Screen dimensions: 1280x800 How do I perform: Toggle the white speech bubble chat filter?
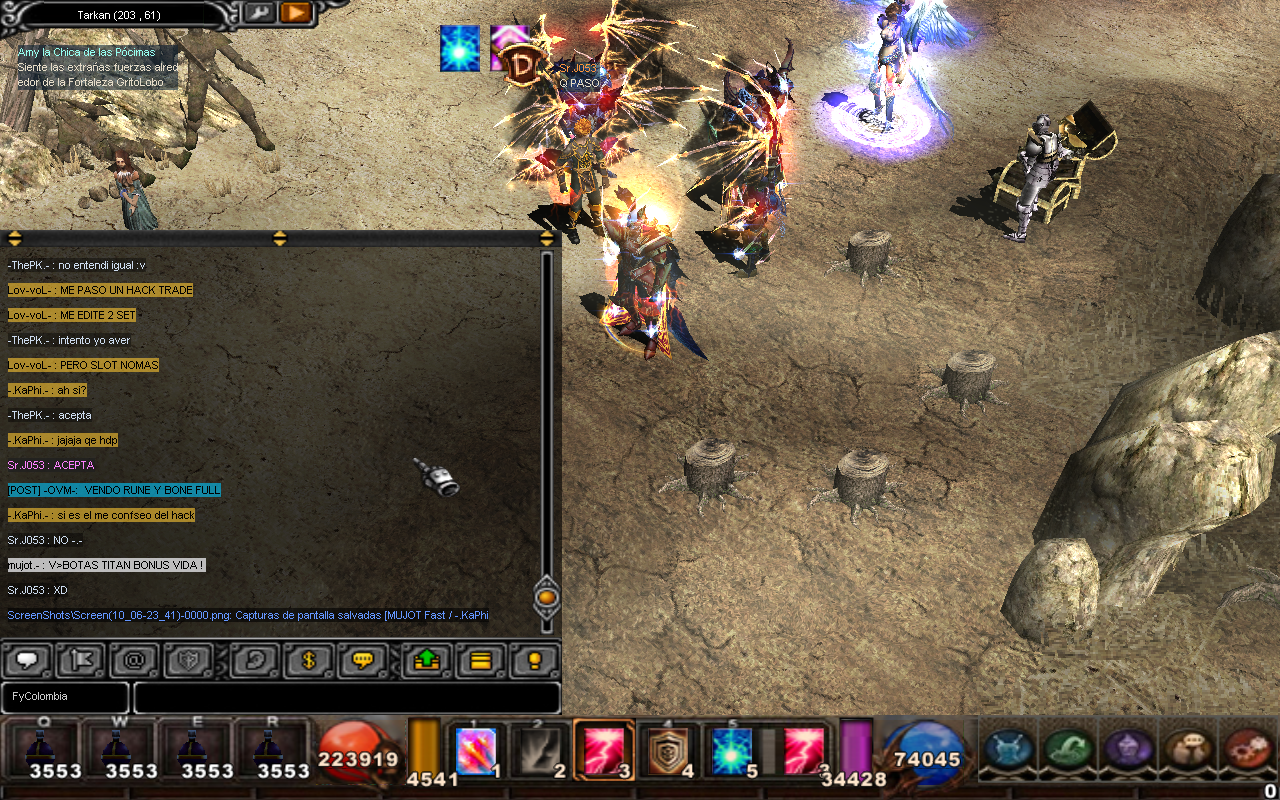pos(28,660)
